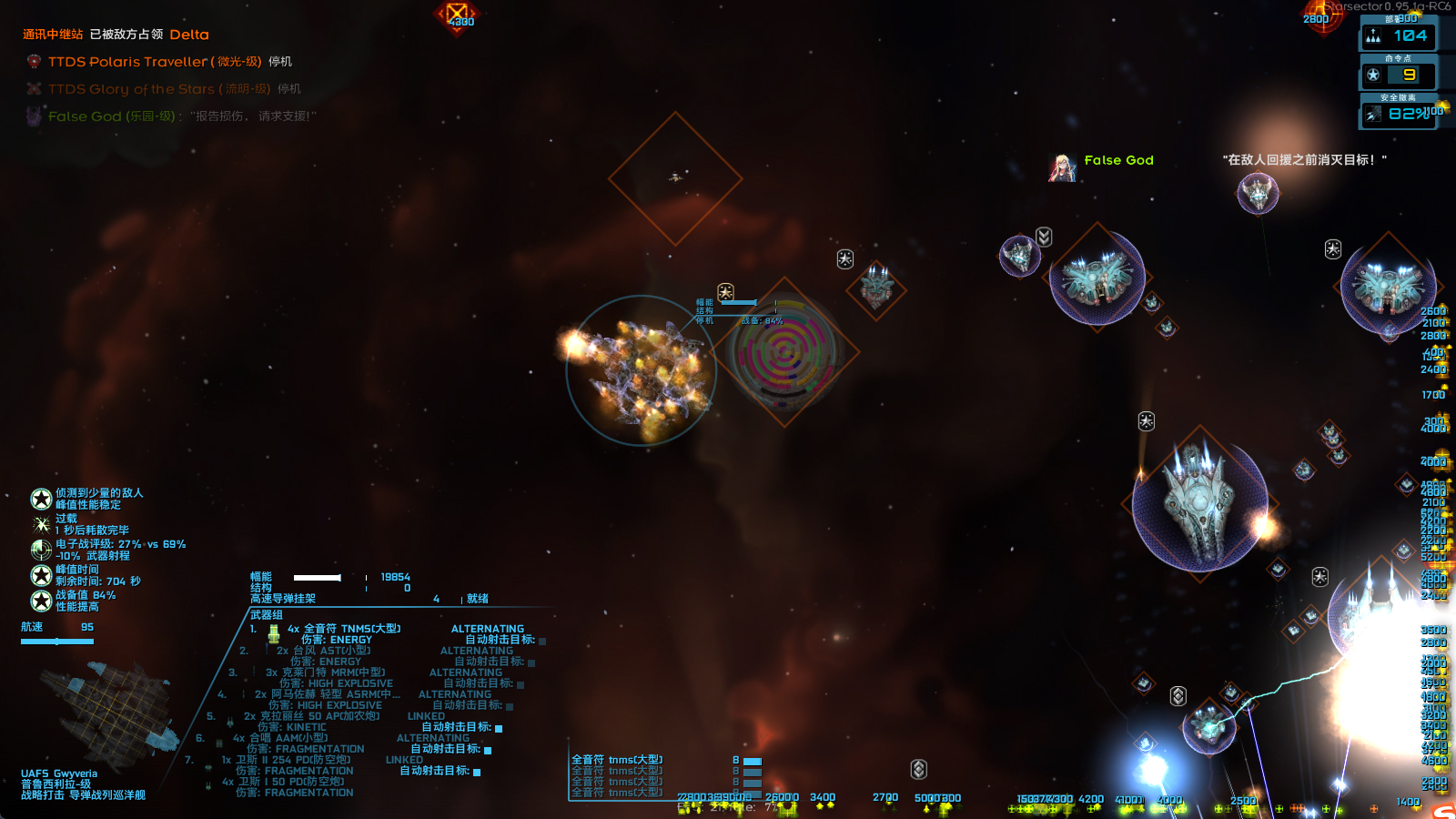Screen dimensions: 1456x819
Task: Select weapon group 7 卫斯 II 254 PD
Action: pos(286,760)
